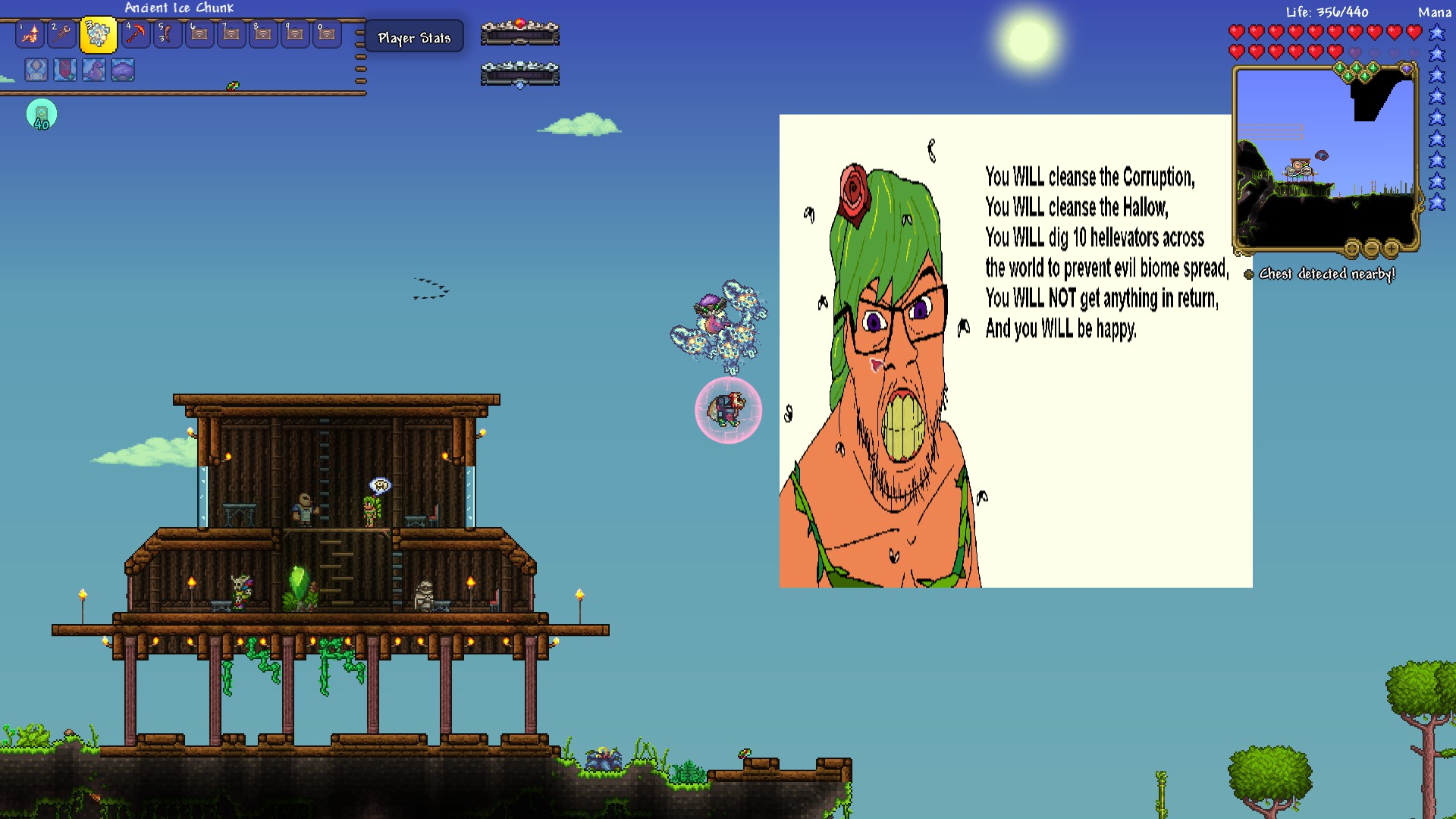Click the ghostly figure buff icon
The height and width of the screenshot is (819, 1456).
(x=36, y=70)
